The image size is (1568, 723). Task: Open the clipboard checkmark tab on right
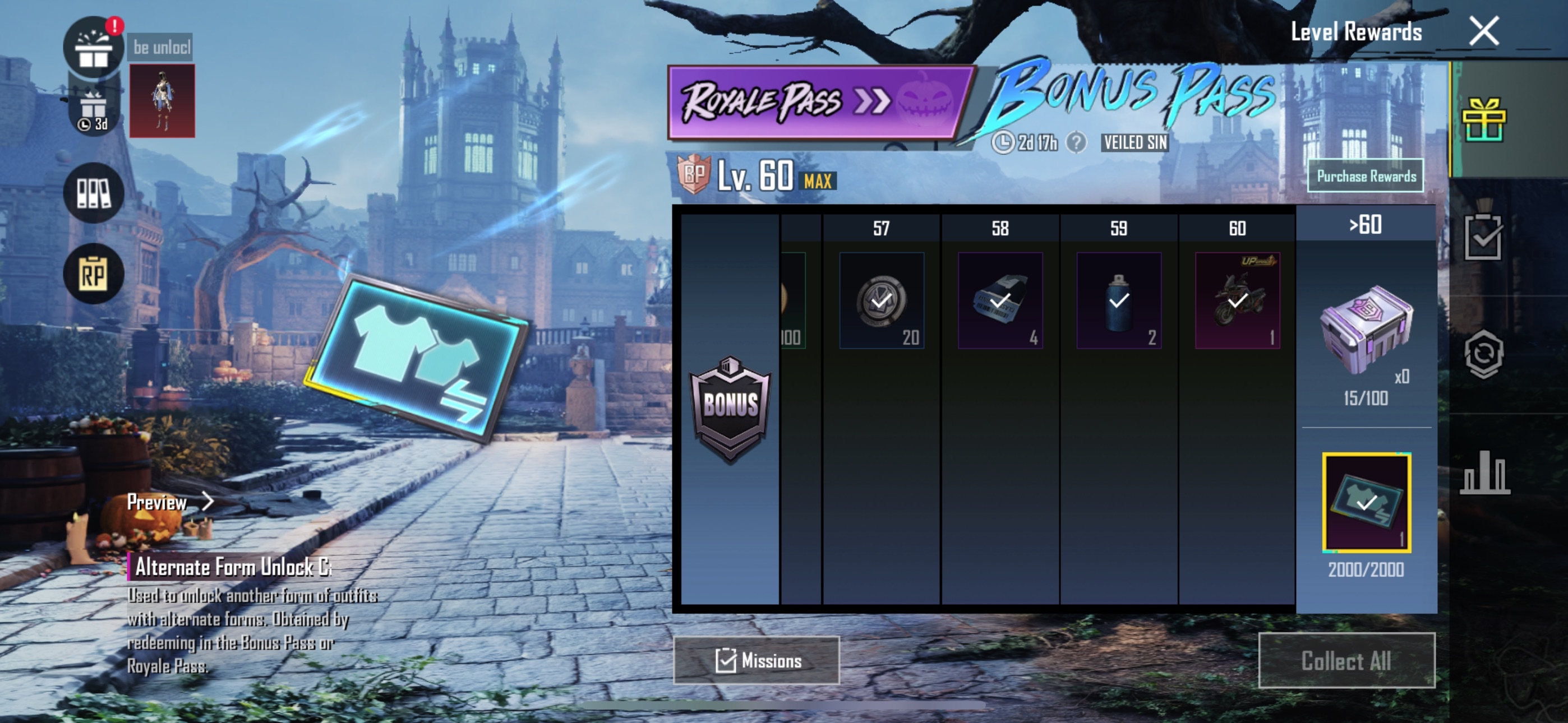[x=1483, y=237]
